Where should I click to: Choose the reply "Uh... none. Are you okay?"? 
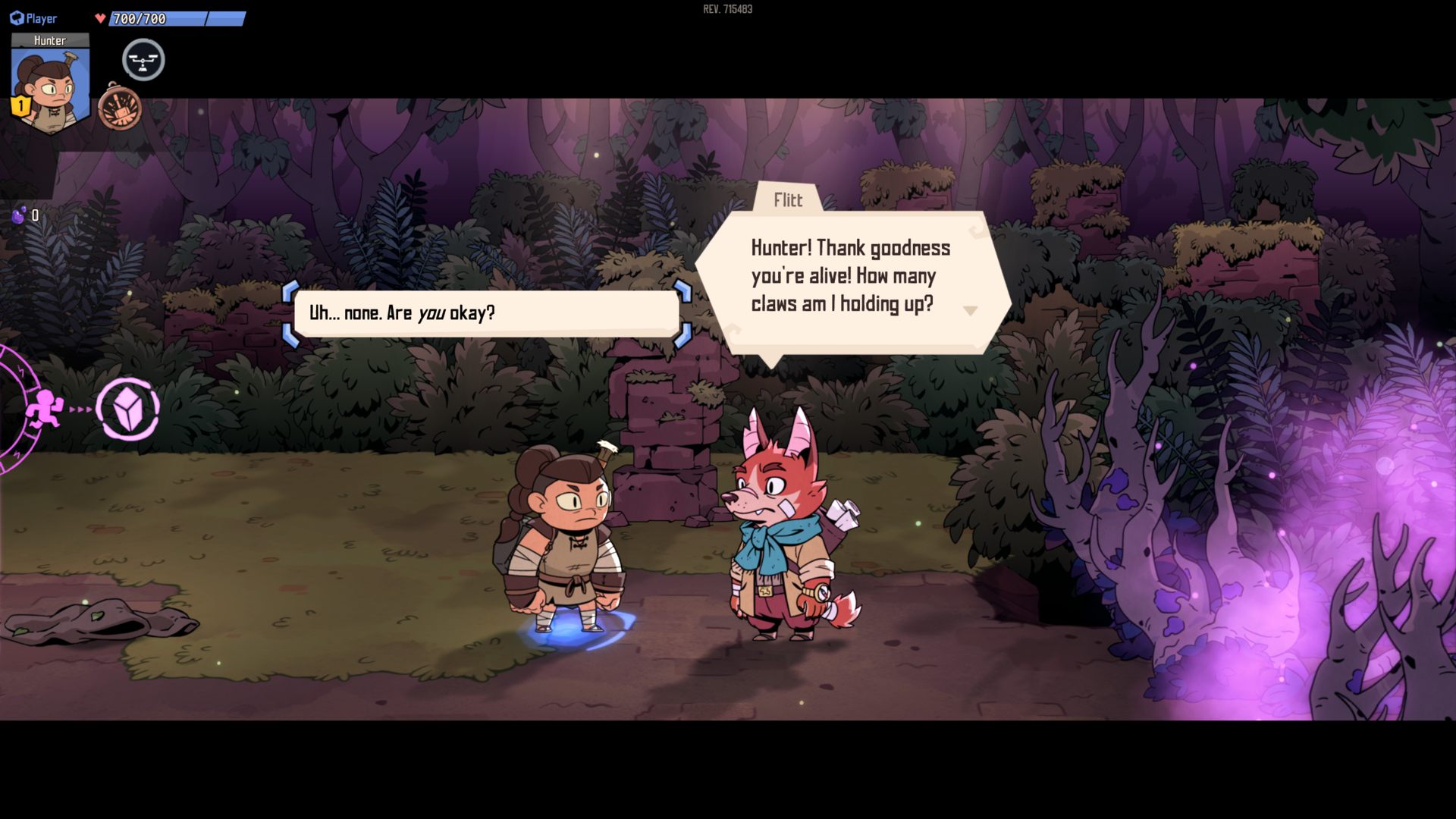coord(486,313)
